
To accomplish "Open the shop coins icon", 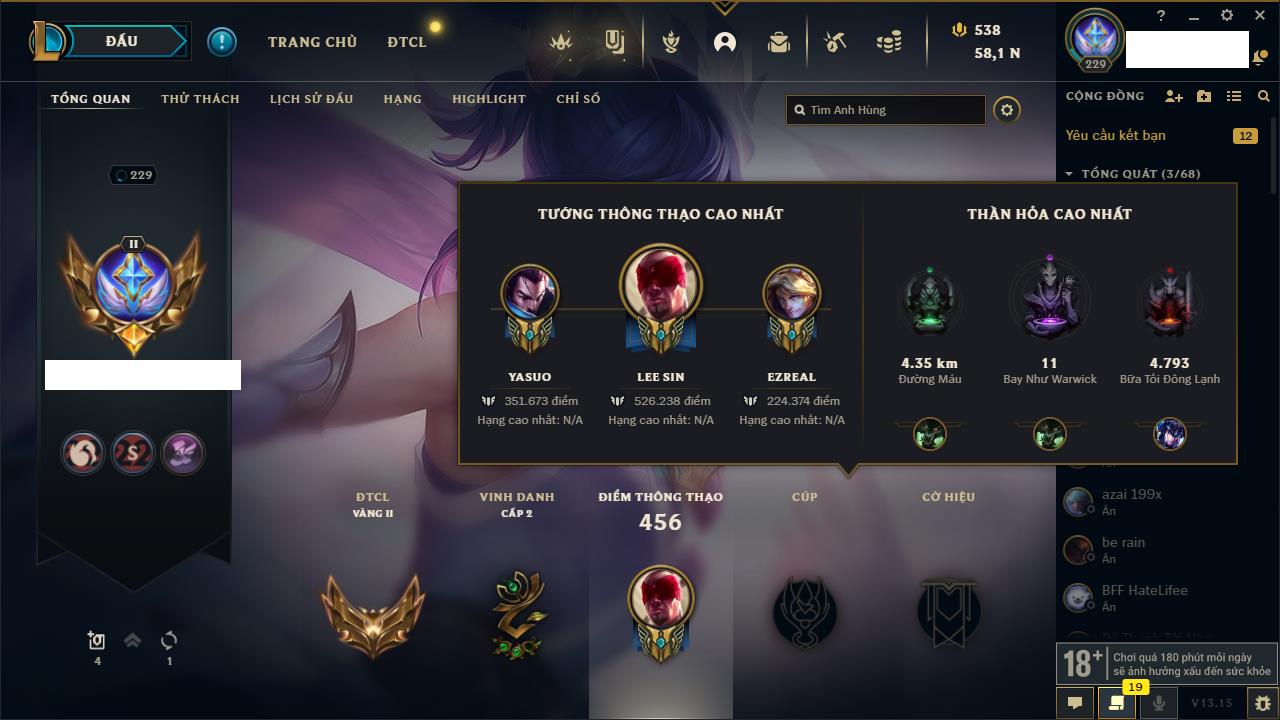I will coord(888,42).
